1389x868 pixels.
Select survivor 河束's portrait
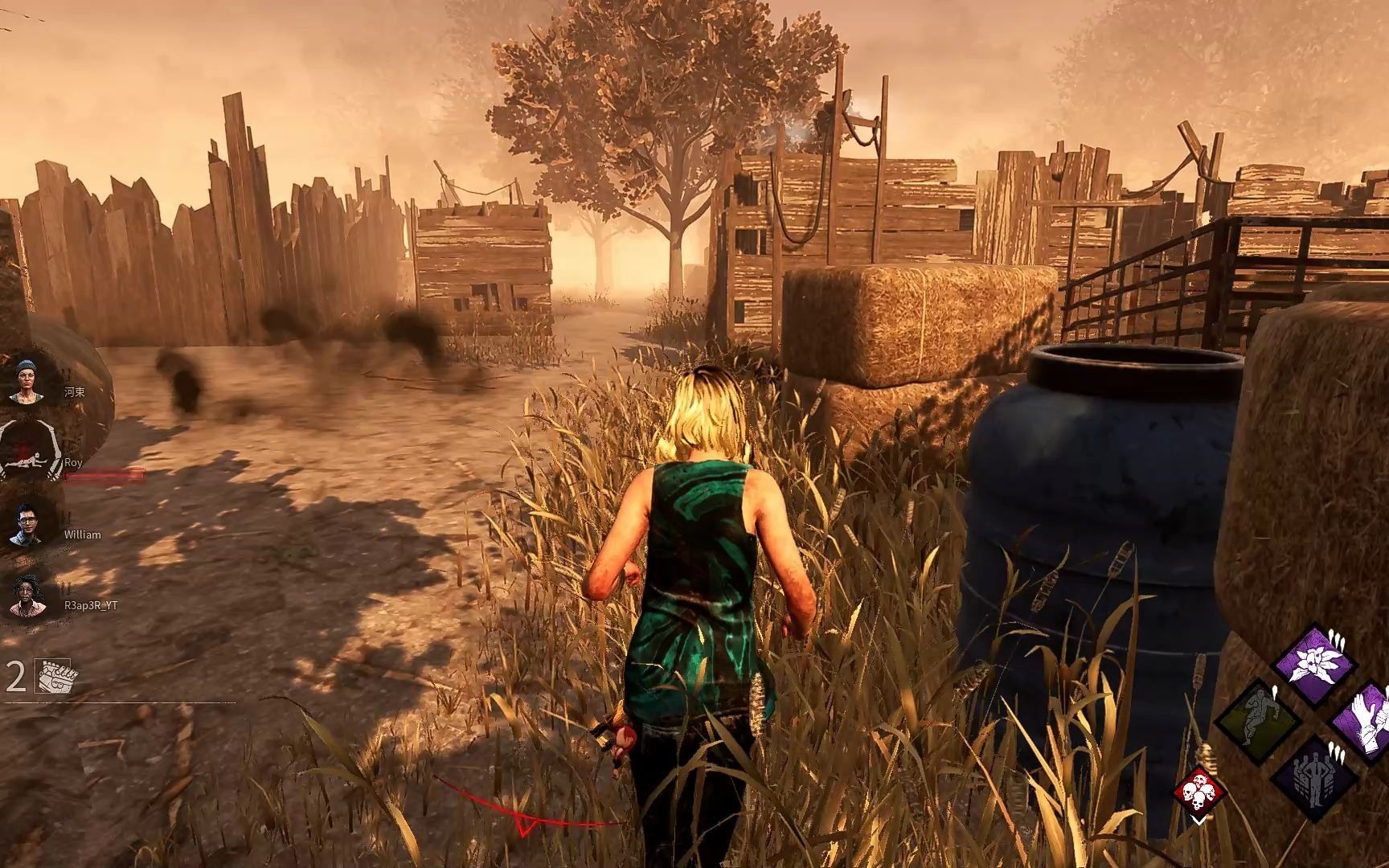29,382
